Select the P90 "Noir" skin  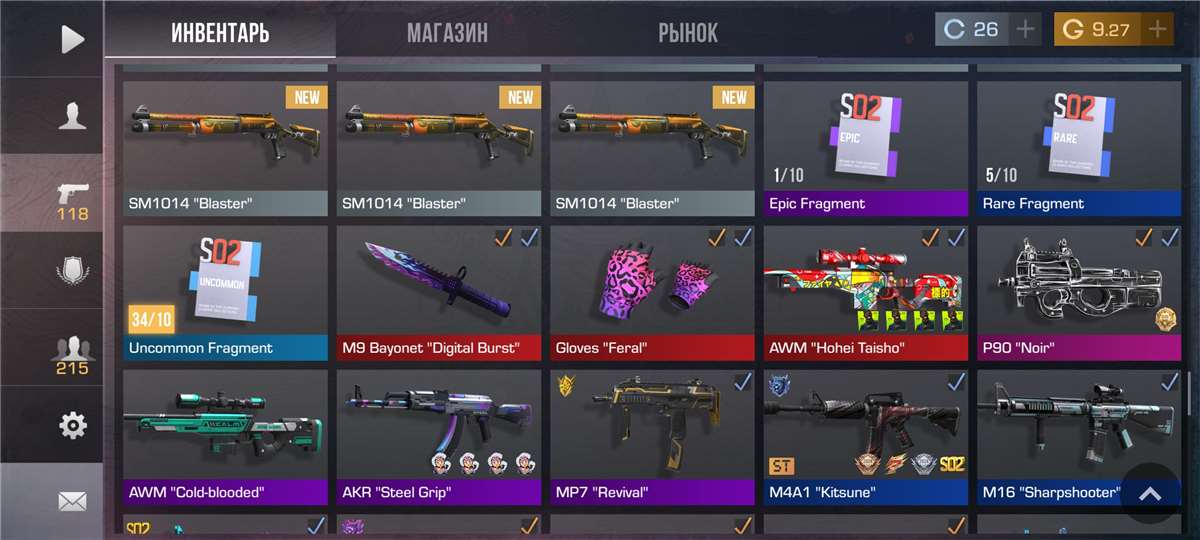[1080, 292]
